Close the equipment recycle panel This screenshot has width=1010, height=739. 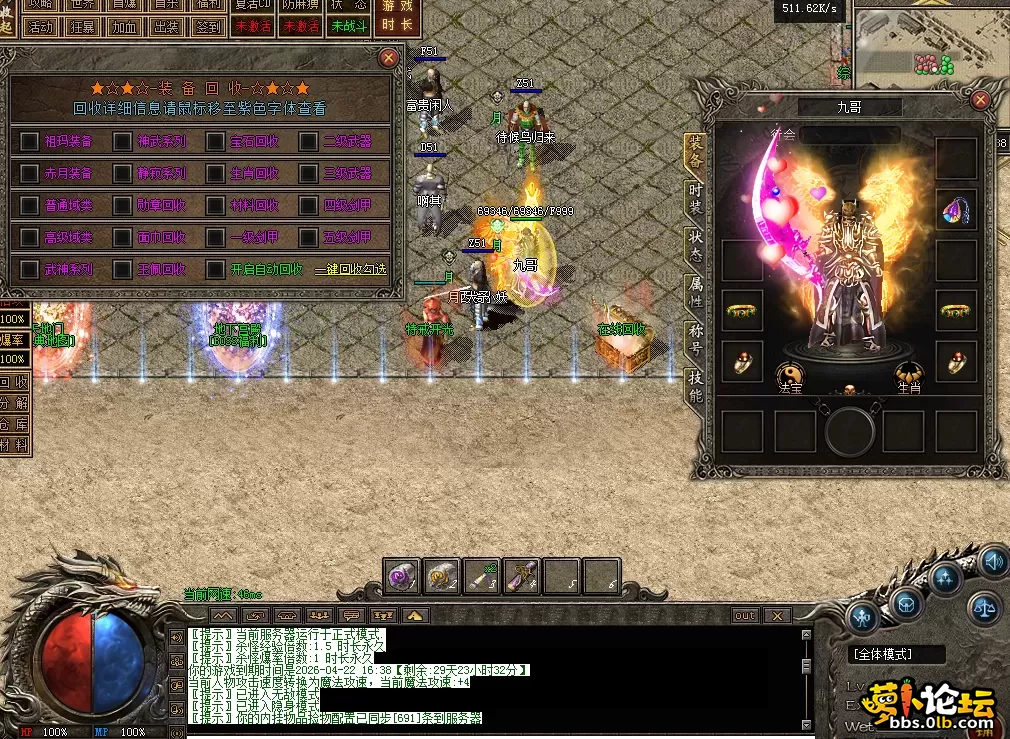[x=389, y=58]
